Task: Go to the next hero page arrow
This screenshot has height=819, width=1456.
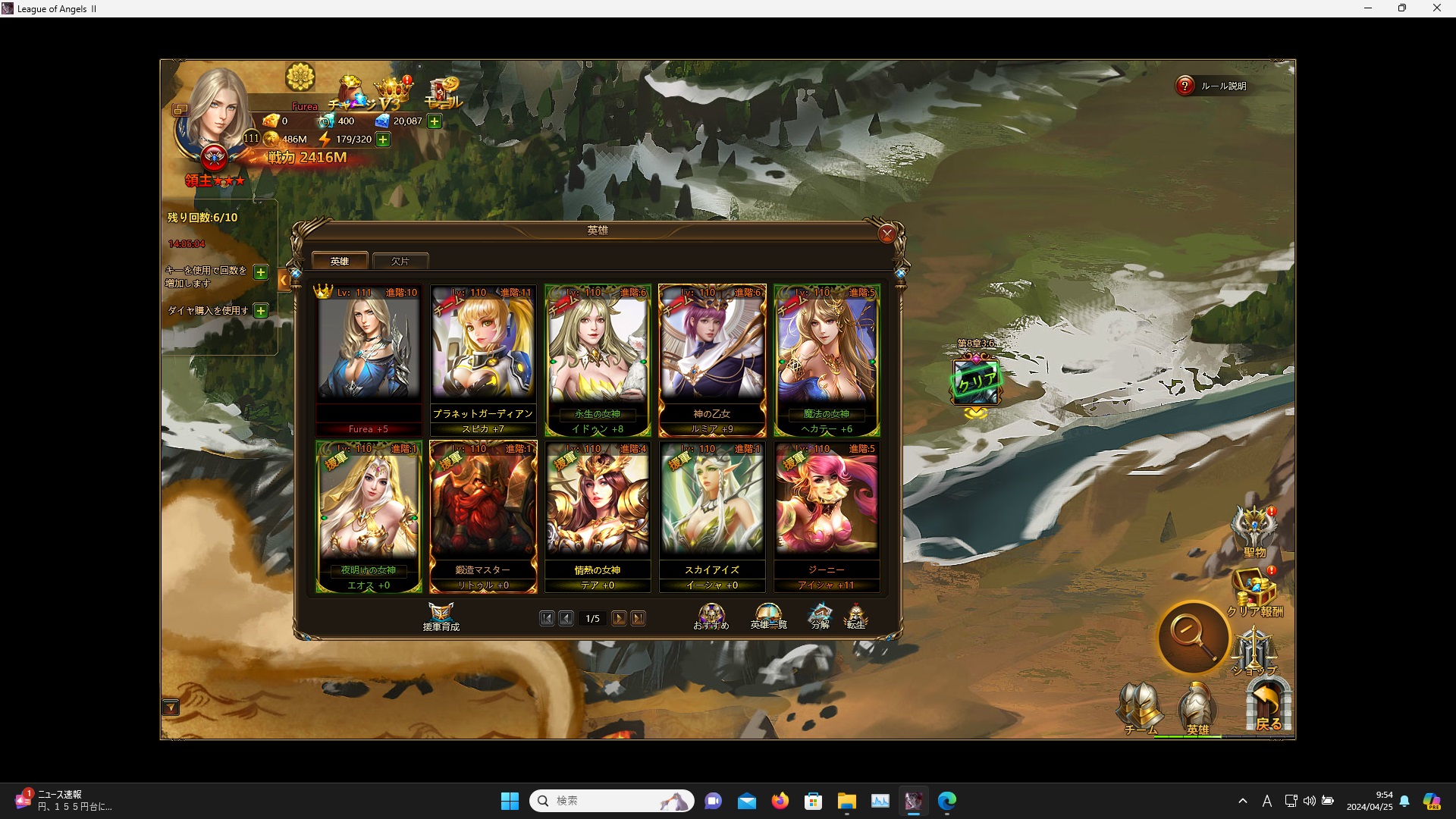Action: coord(619,618)
